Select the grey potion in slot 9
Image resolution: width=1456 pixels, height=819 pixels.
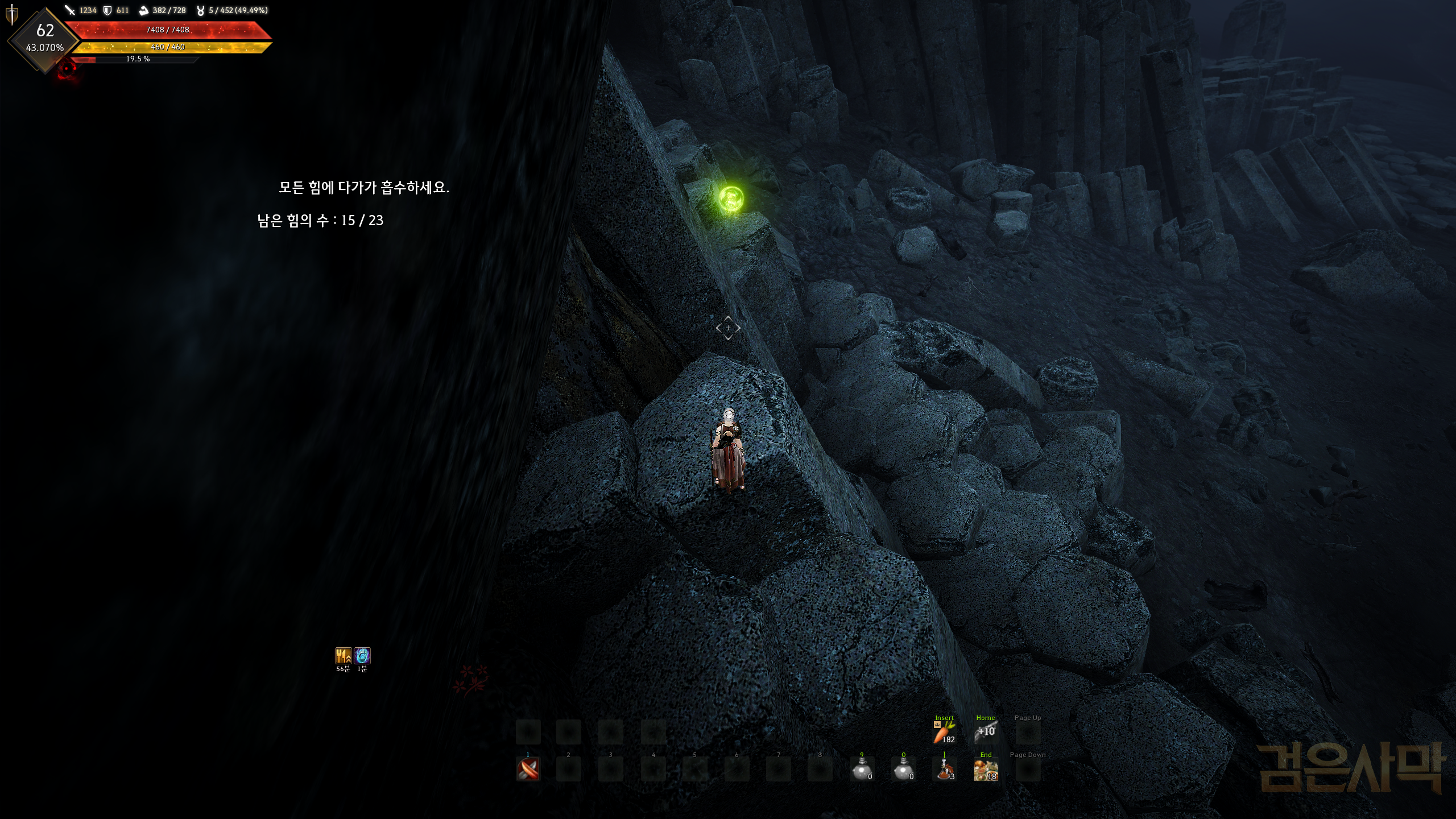(x=862, y=770)
